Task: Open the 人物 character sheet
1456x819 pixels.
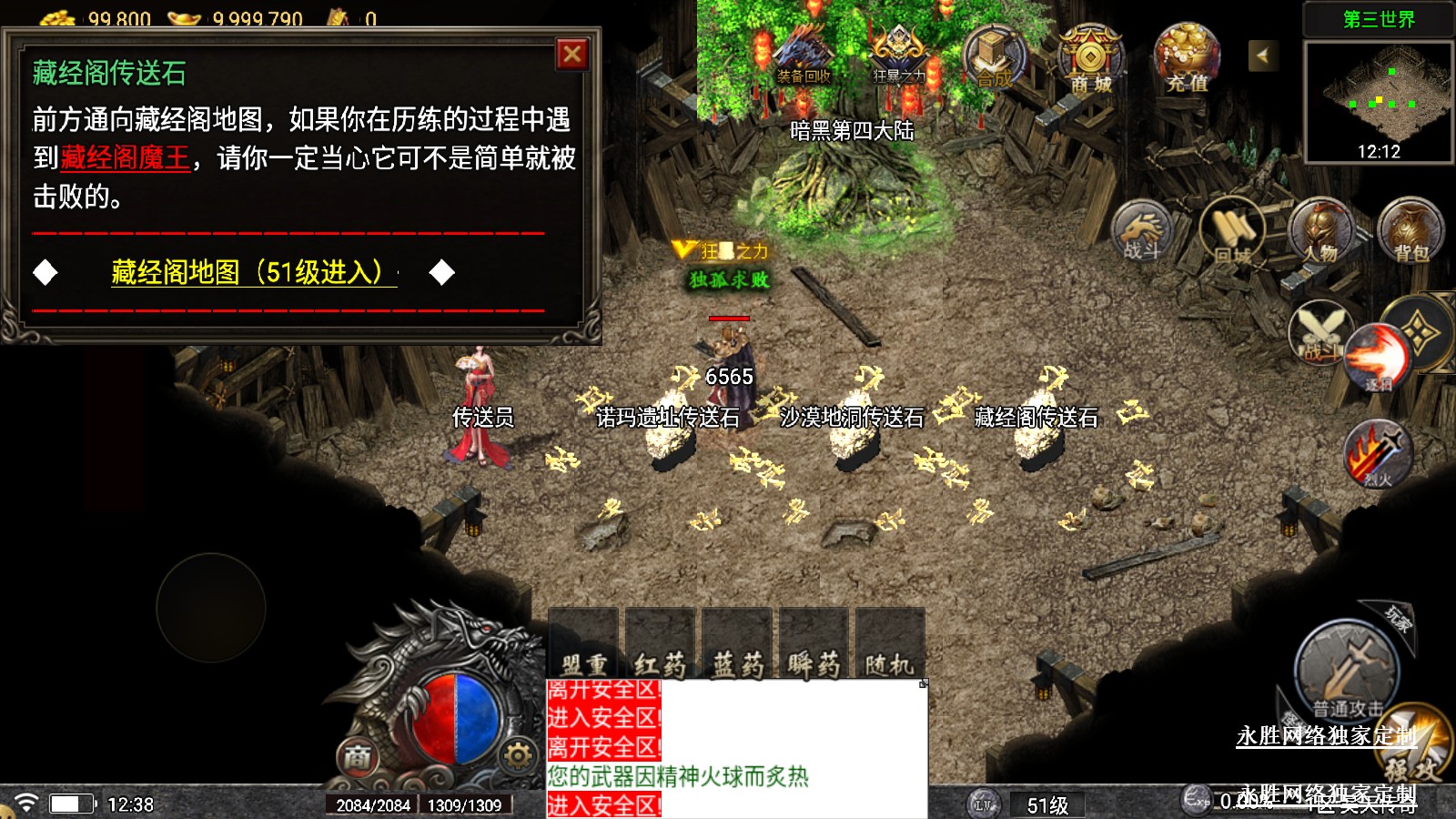Action: 1321,230
